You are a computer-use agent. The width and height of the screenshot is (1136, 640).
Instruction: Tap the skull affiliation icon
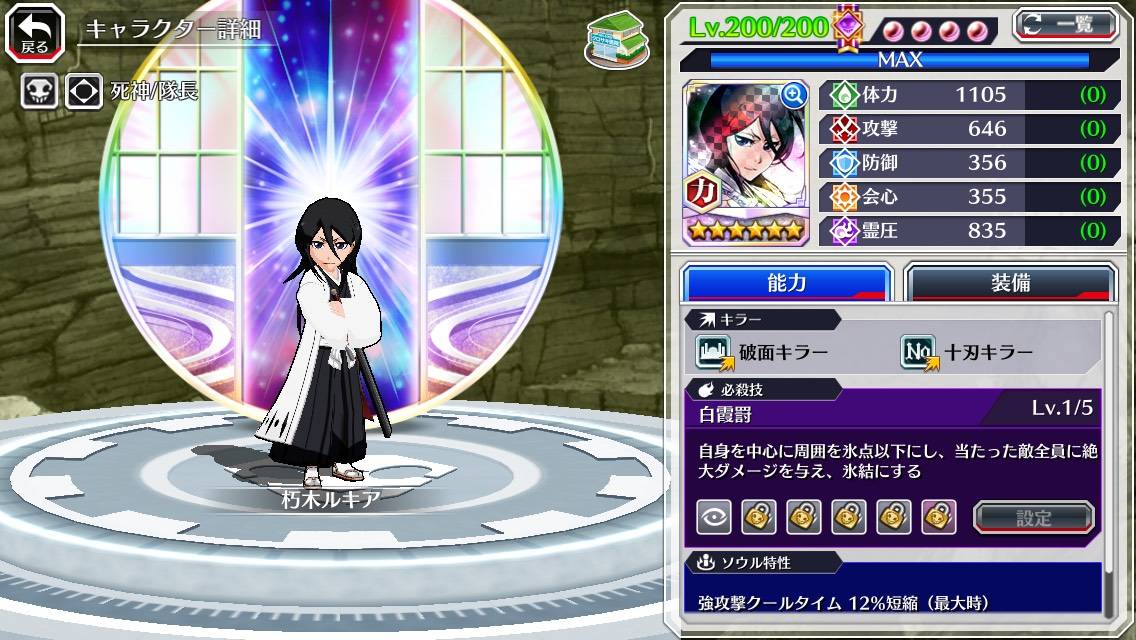click(x=40, y=92)
